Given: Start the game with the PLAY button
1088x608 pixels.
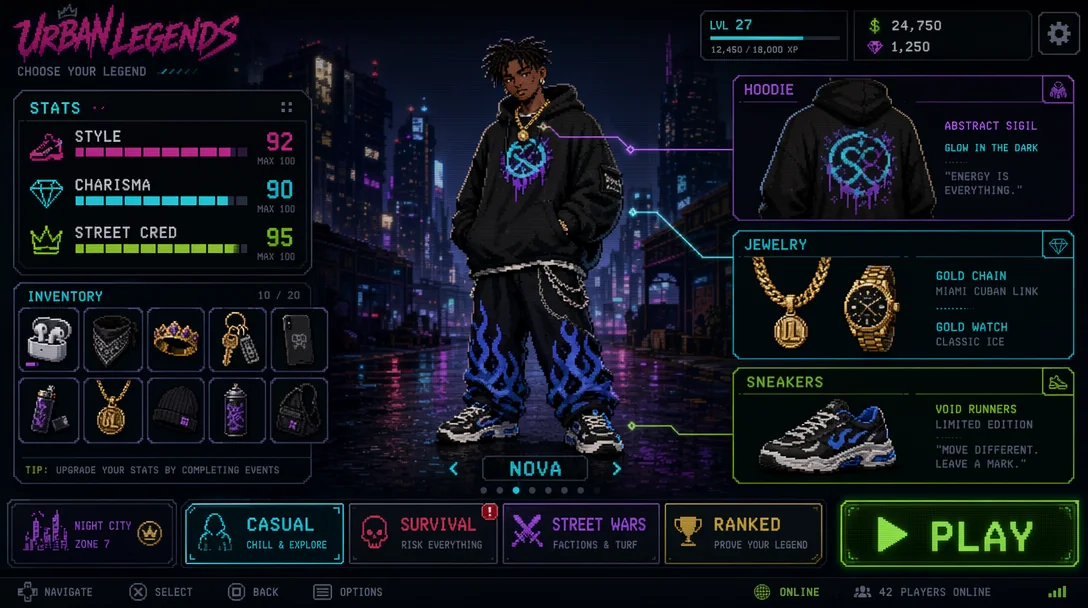Looking at the screenshot, I should [959, 535].
